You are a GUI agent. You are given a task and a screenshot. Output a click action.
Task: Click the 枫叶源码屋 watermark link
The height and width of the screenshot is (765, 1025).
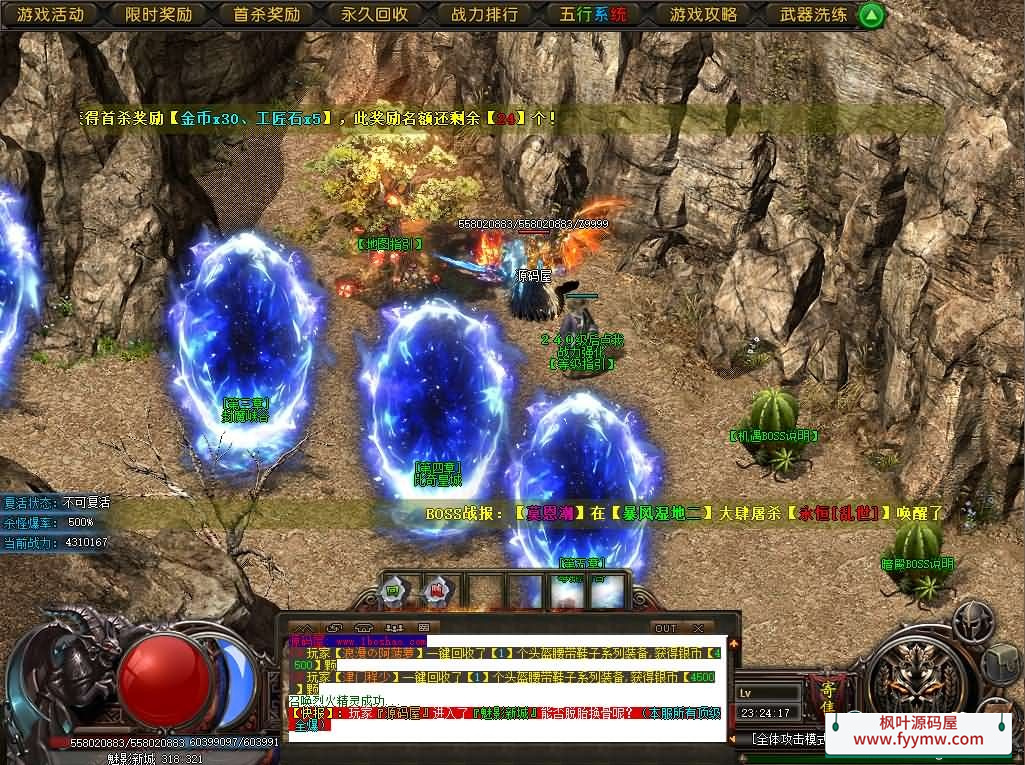coord(917,731)
